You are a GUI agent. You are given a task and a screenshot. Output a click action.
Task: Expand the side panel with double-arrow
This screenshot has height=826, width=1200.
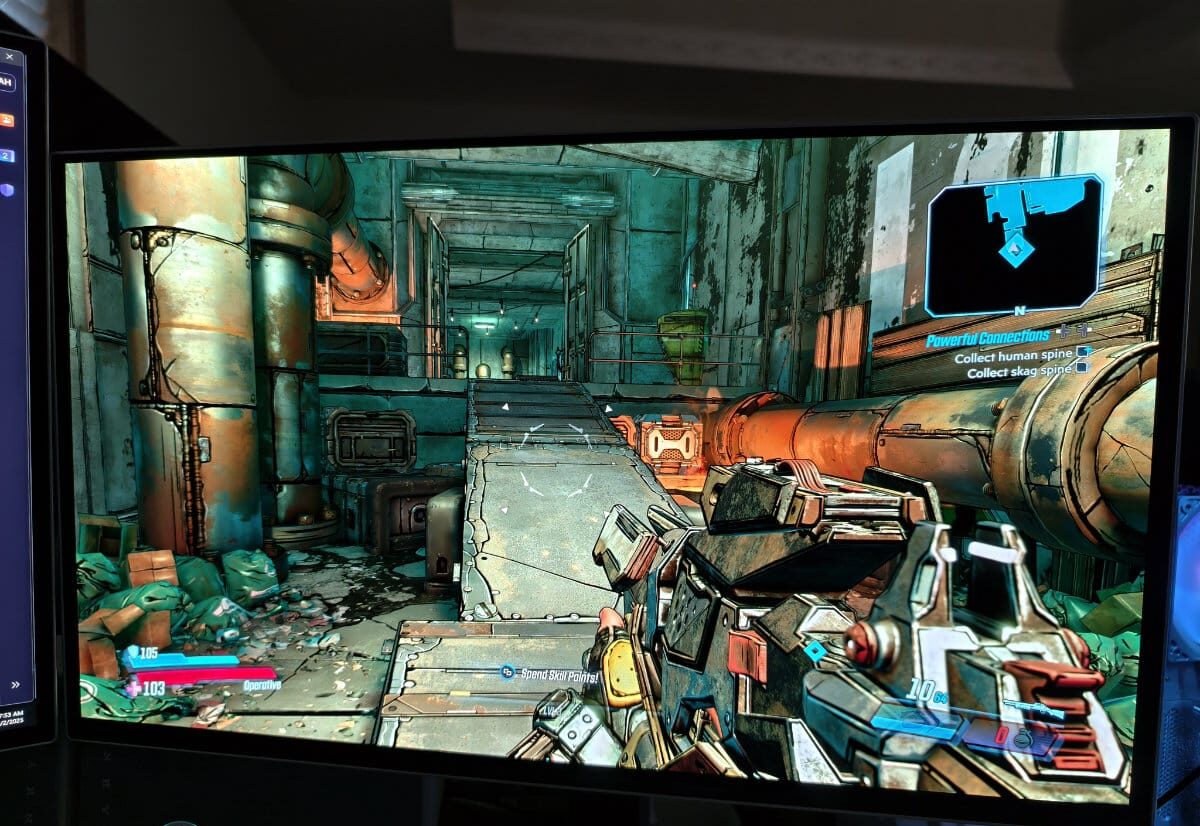(x=16, y=685)
